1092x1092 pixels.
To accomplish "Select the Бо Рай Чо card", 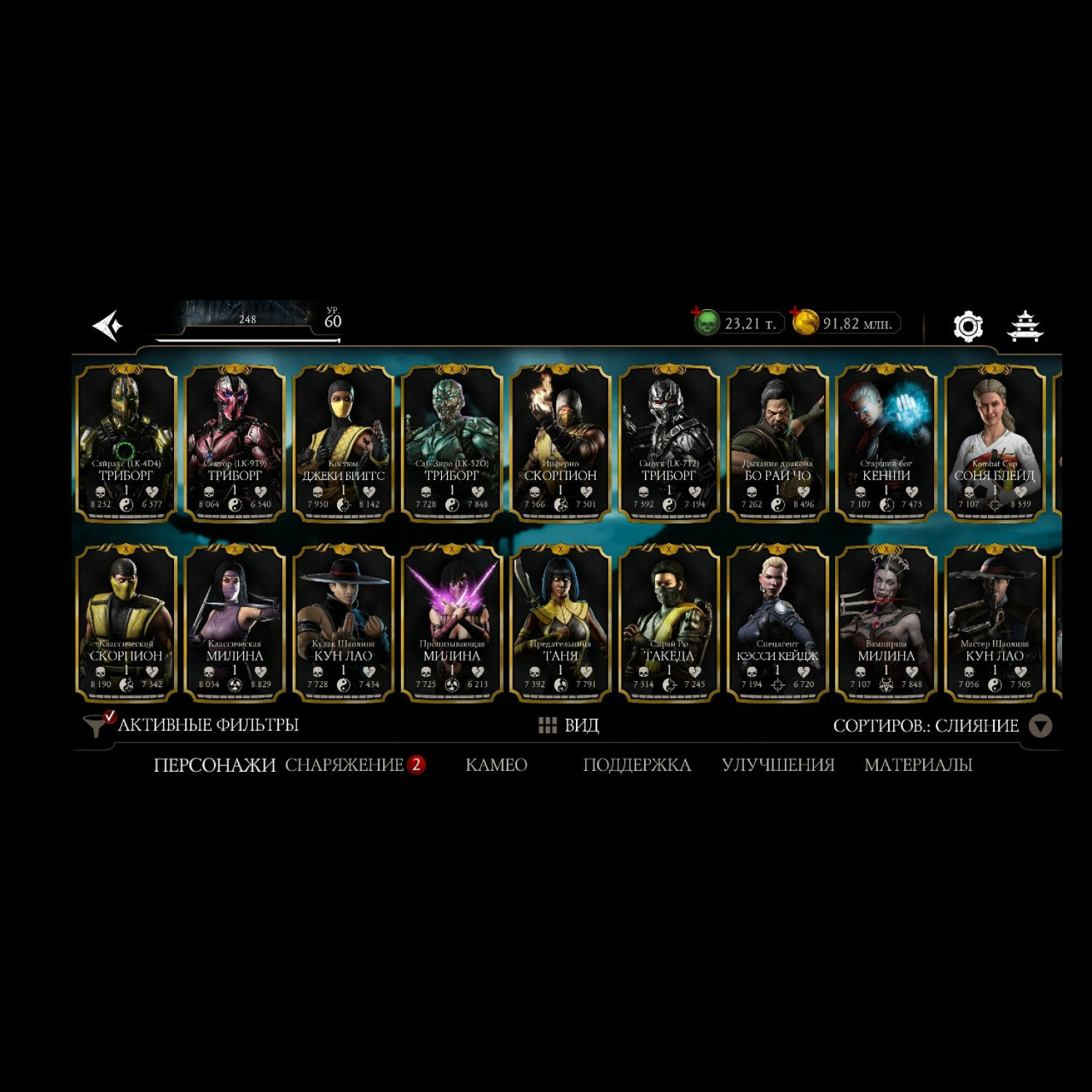I will [x=778, y=443].
